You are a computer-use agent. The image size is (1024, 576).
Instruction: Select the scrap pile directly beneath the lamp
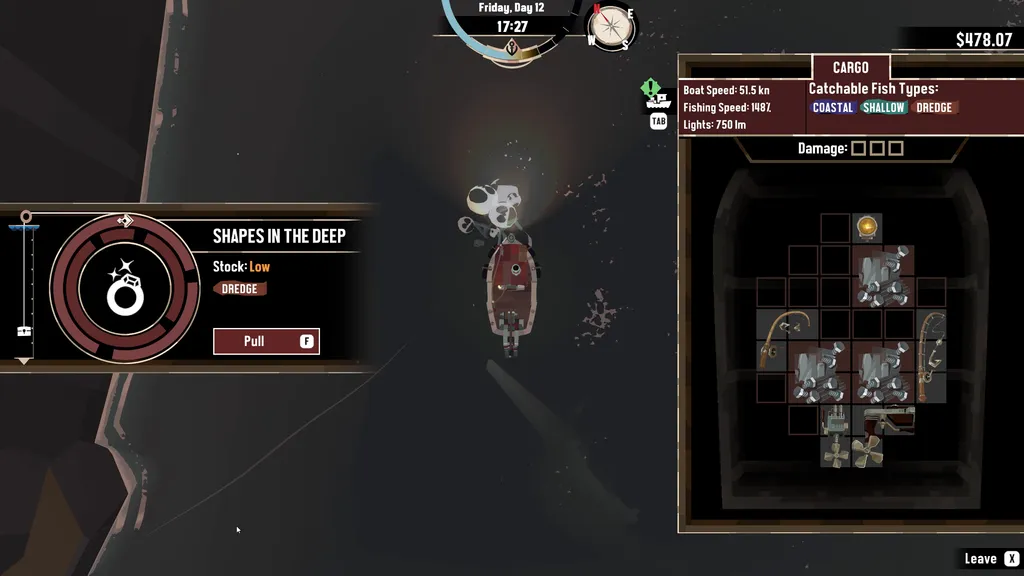tap(882, 276)
